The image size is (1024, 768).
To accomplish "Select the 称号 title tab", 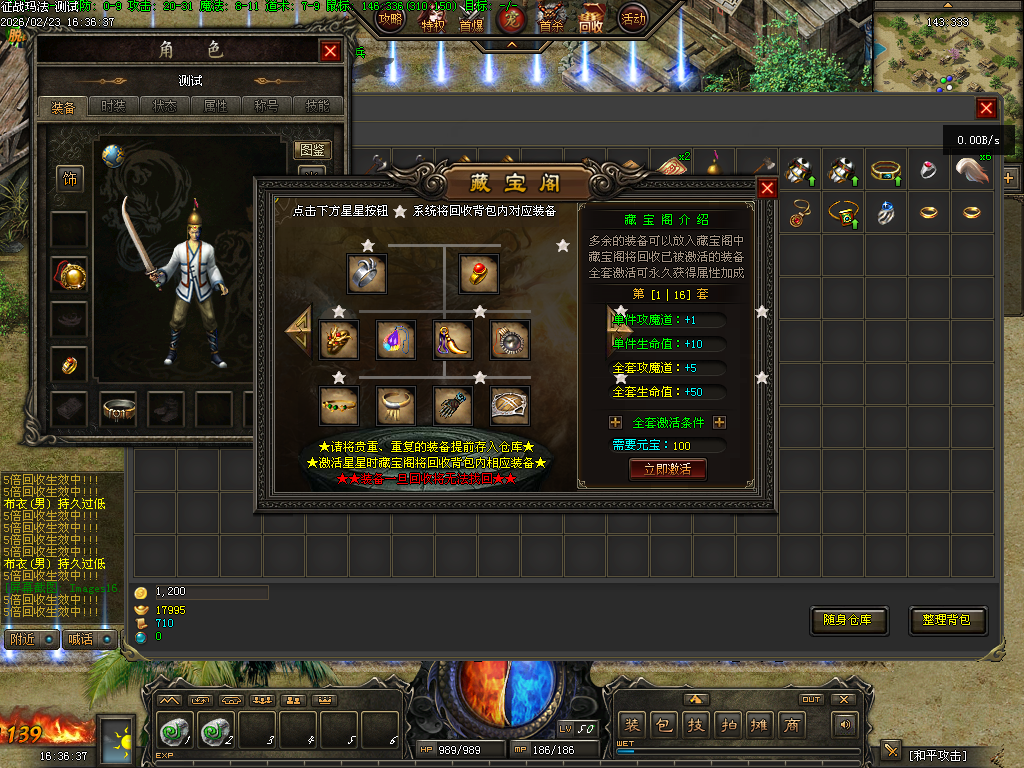I will point(267,106).
